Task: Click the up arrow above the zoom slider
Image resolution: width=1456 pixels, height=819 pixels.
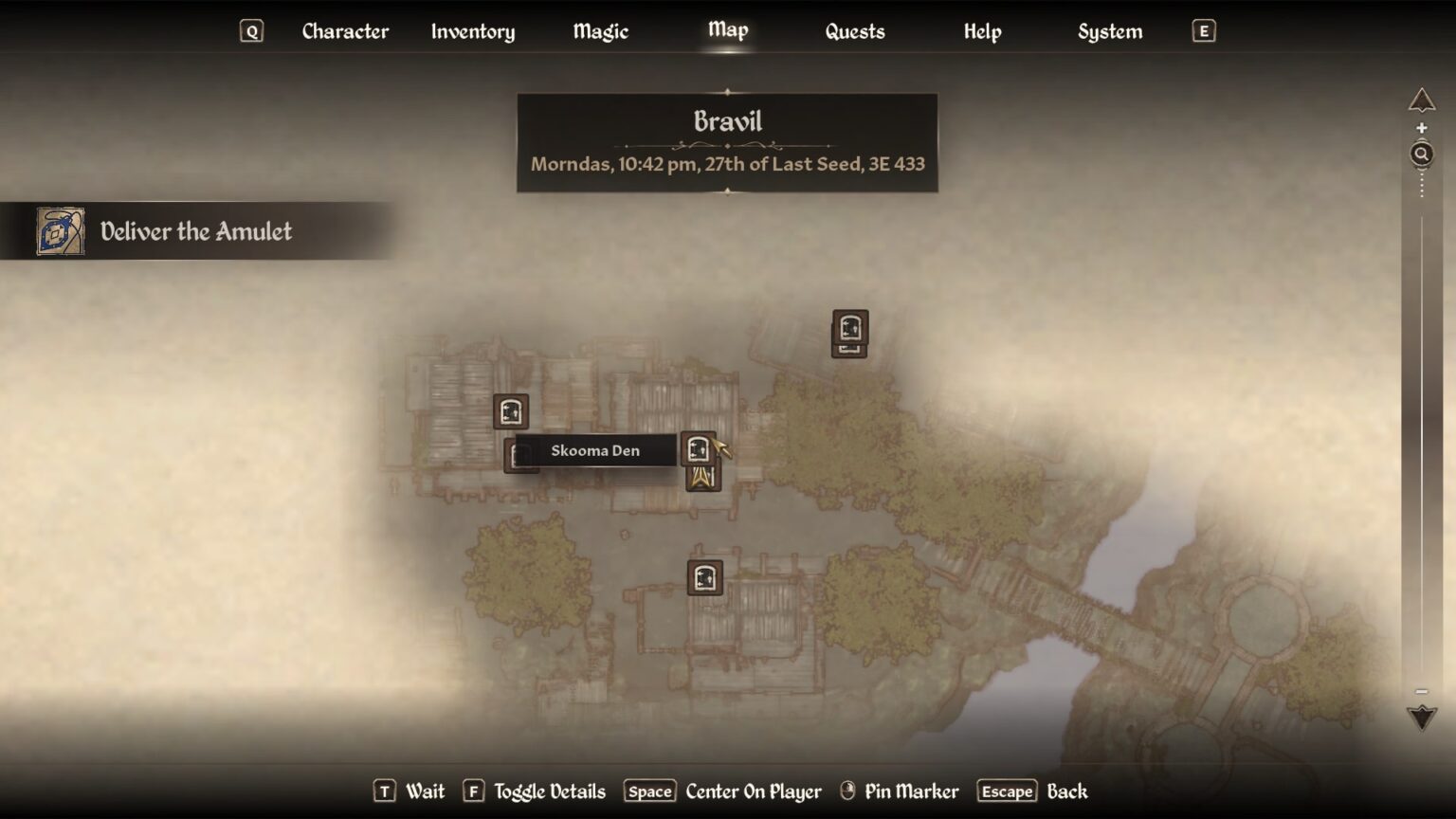Action: point(1421,97)
